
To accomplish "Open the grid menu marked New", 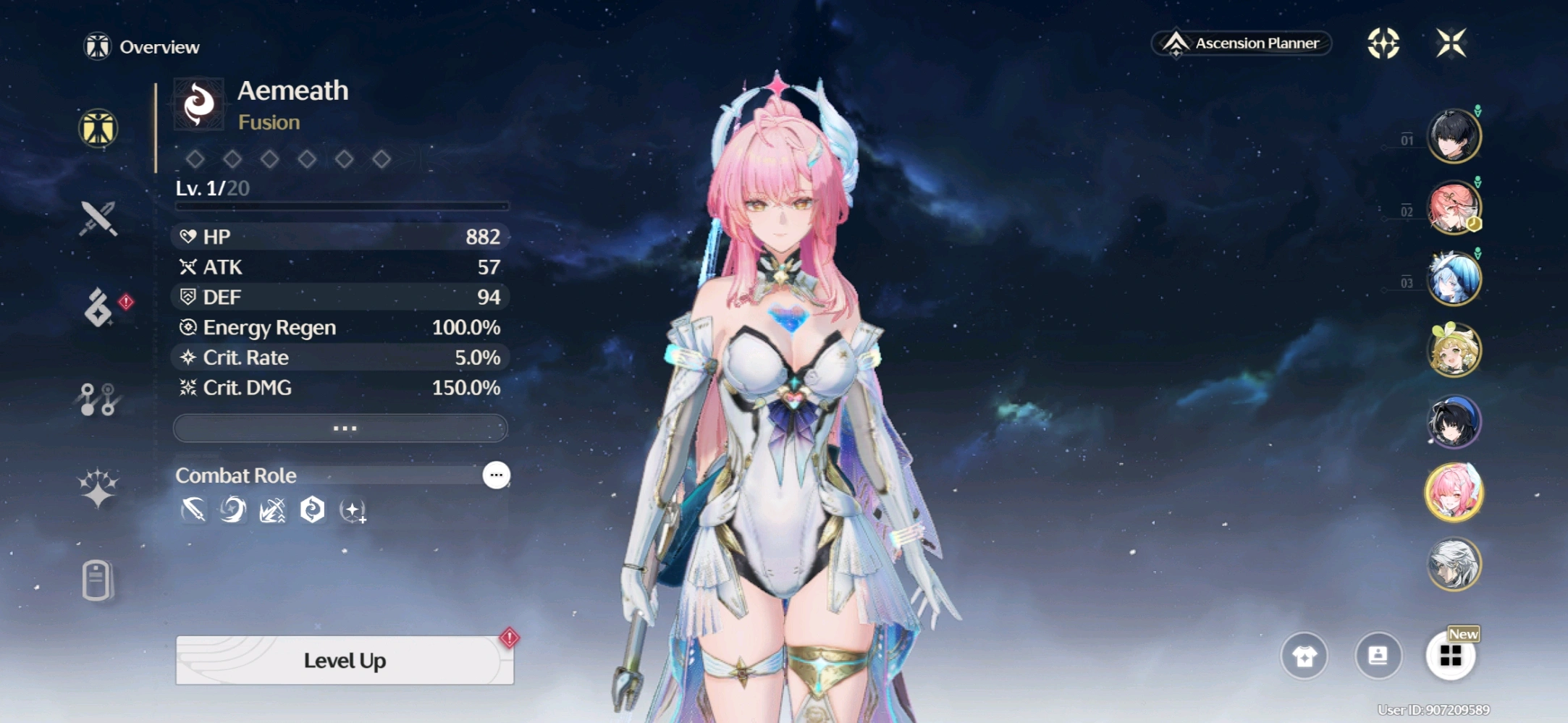I will (1451, 656).
